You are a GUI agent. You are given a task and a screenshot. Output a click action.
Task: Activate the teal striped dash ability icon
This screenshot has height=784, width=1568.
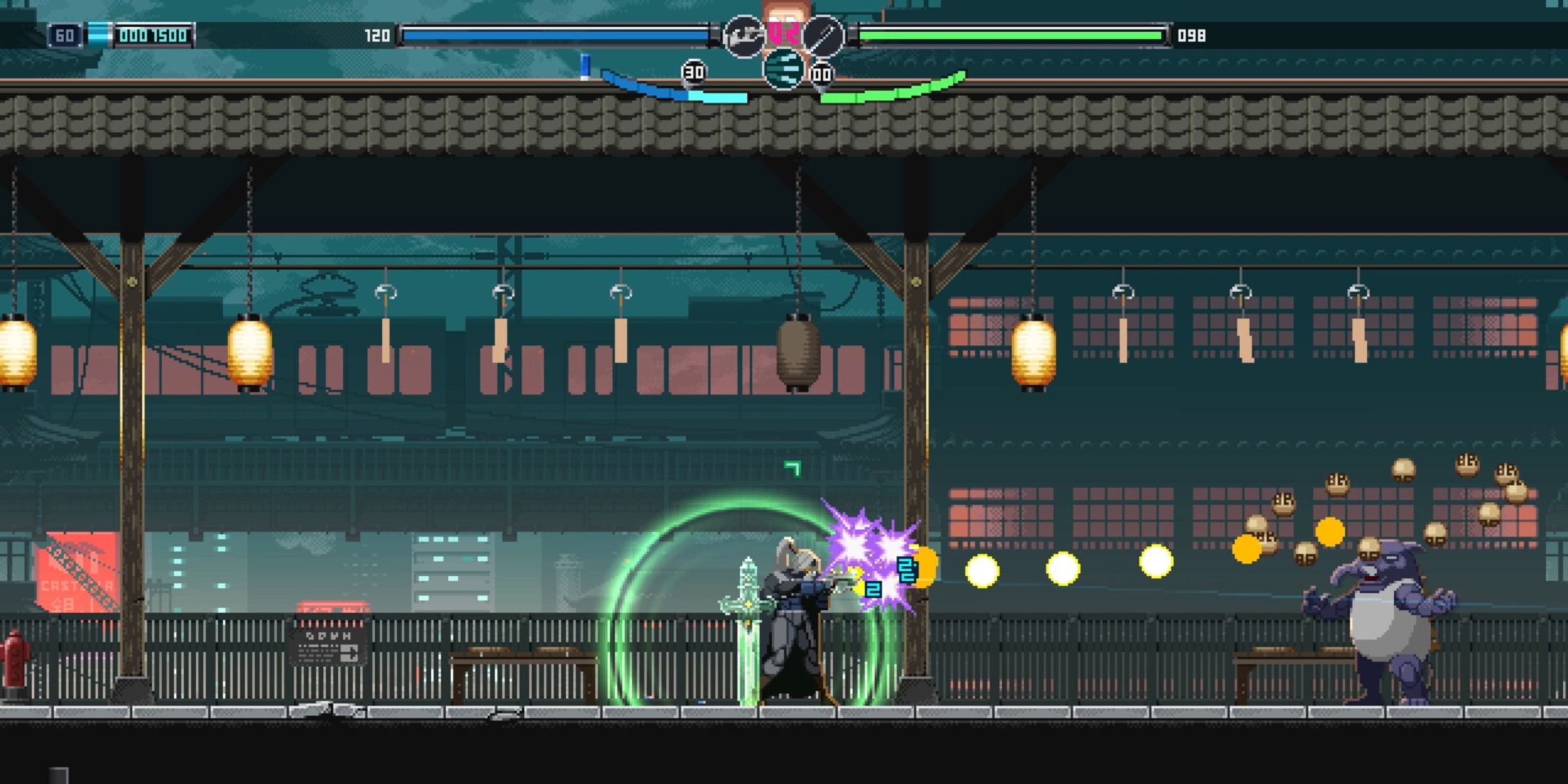783,70
